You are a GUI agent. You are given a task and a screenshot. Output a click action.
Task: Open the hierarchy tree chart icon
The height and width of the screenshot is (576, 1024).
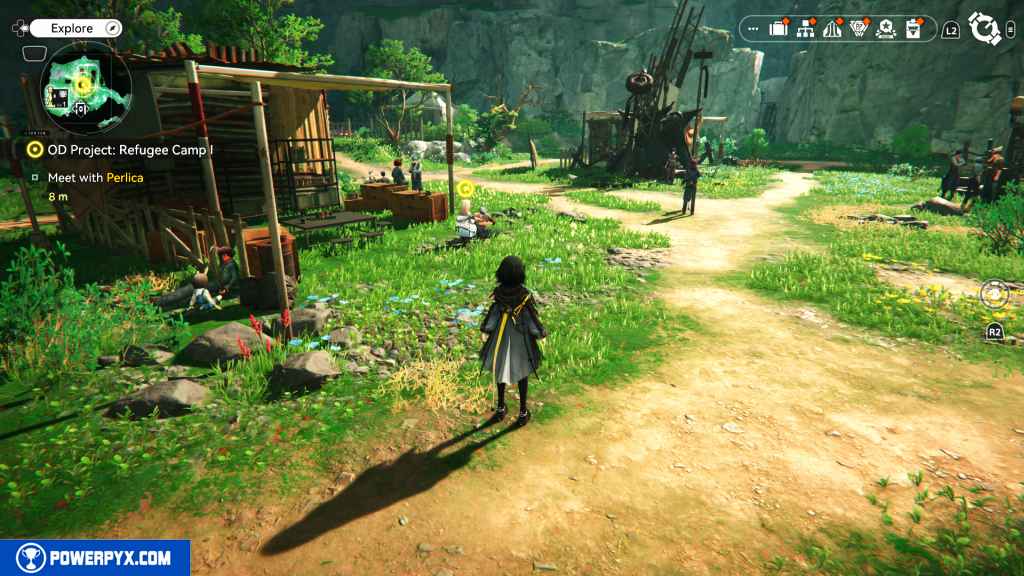point(805,29)
